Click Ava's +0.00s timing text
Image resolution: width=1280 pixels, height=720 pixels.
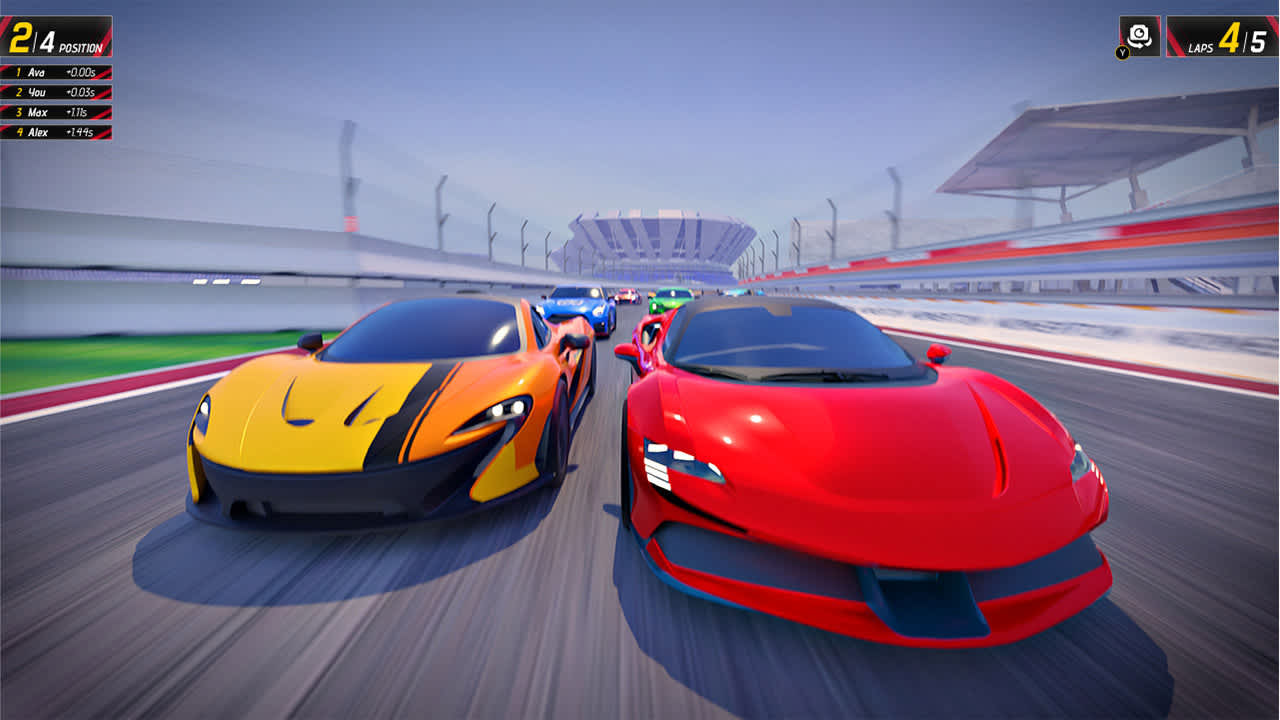point(80,71)
